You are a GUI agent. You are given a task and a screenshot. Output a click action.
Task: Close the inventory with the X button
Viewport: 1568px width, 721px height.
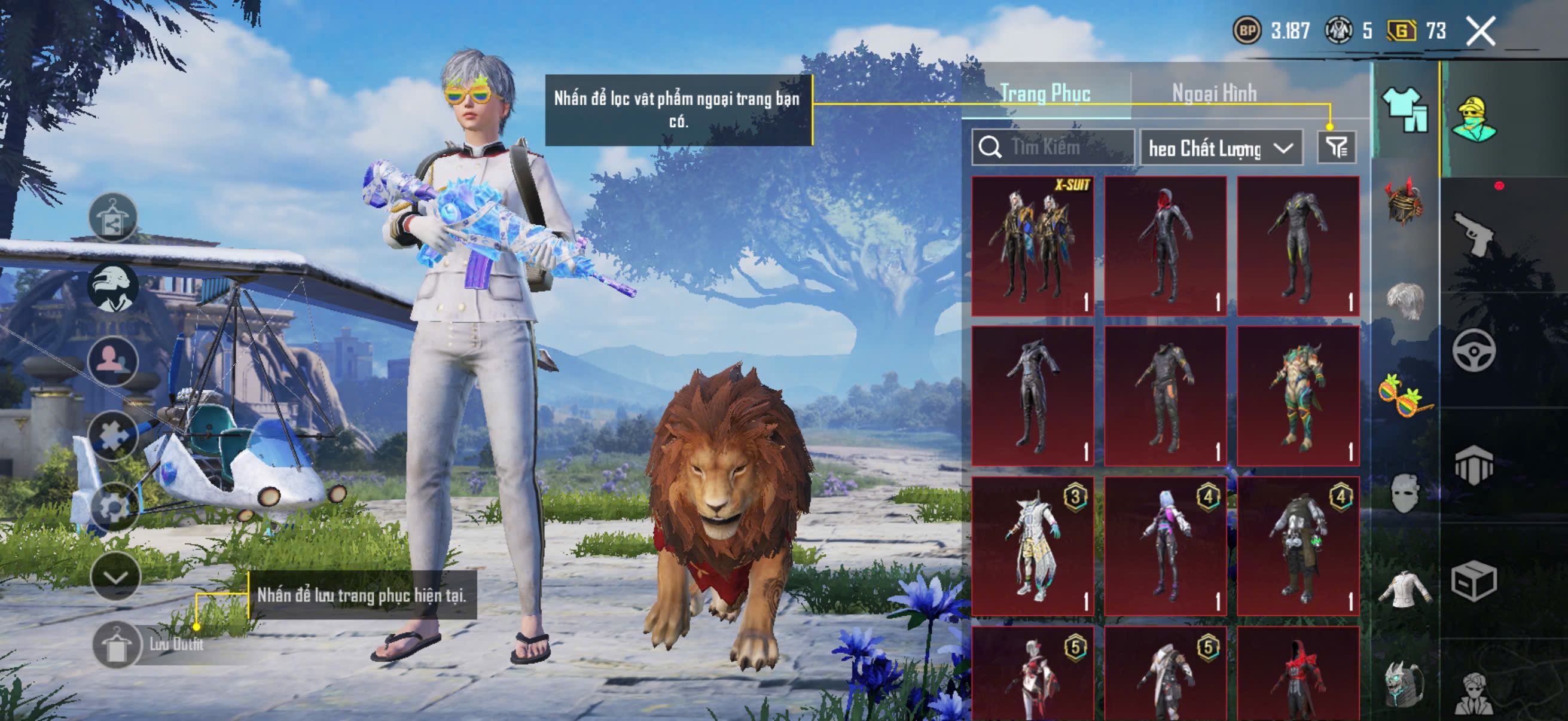[x=1479, y=30]
